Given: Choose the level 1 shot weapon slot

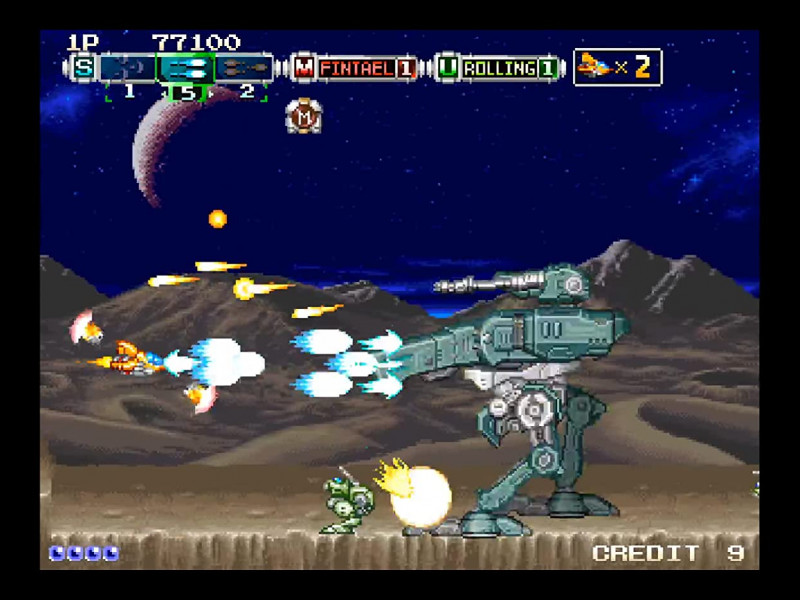Looking at the screenshot, I should [x=128, y=68].
